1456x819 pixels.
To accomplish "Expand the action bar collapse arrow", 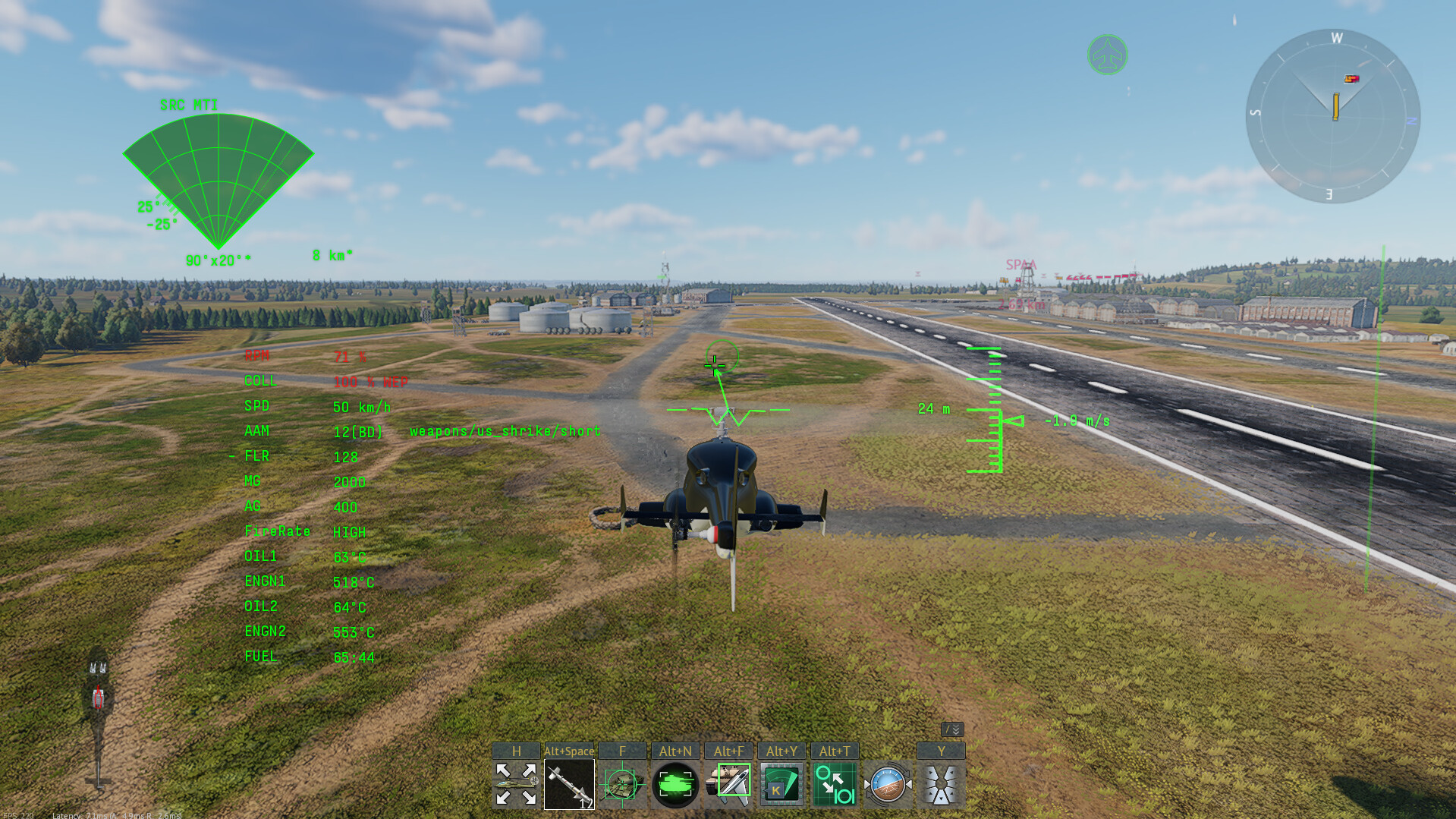I will click(x=952, y=729).
